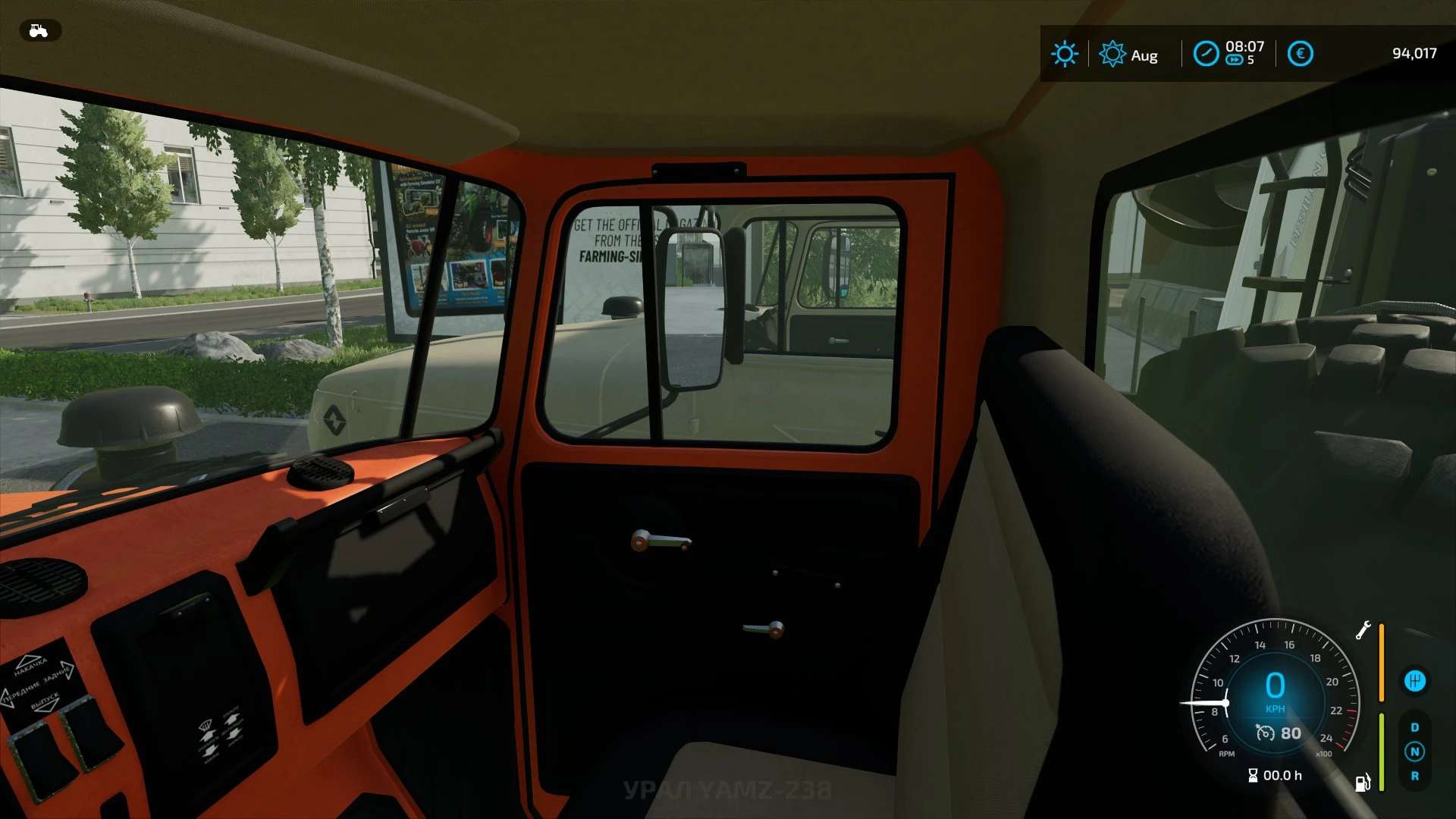Image resolution: width=1456 pixels, height=819 pixels.
Task: Click the fuel pump icon
Action: [1362, 783]
